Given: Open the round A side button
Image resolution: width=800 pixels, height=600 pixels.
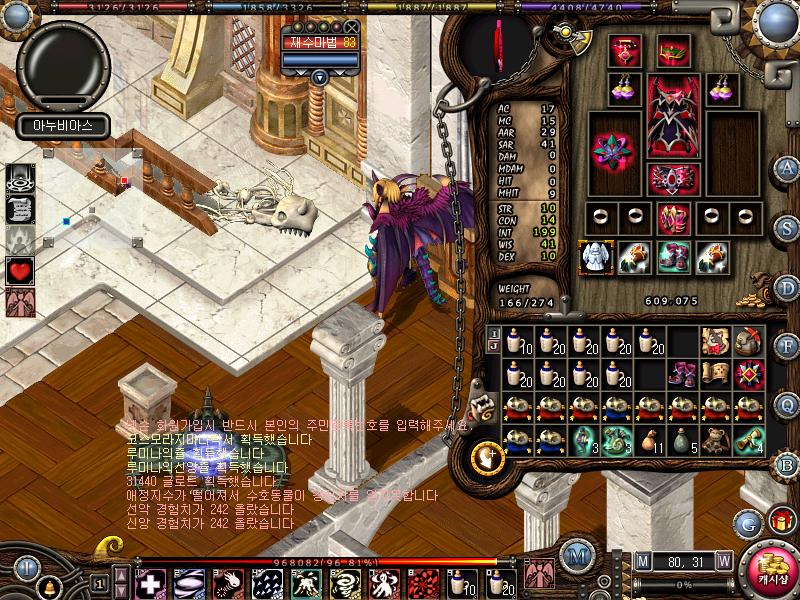Looking at the screenshot, I should tap(787, 167).
